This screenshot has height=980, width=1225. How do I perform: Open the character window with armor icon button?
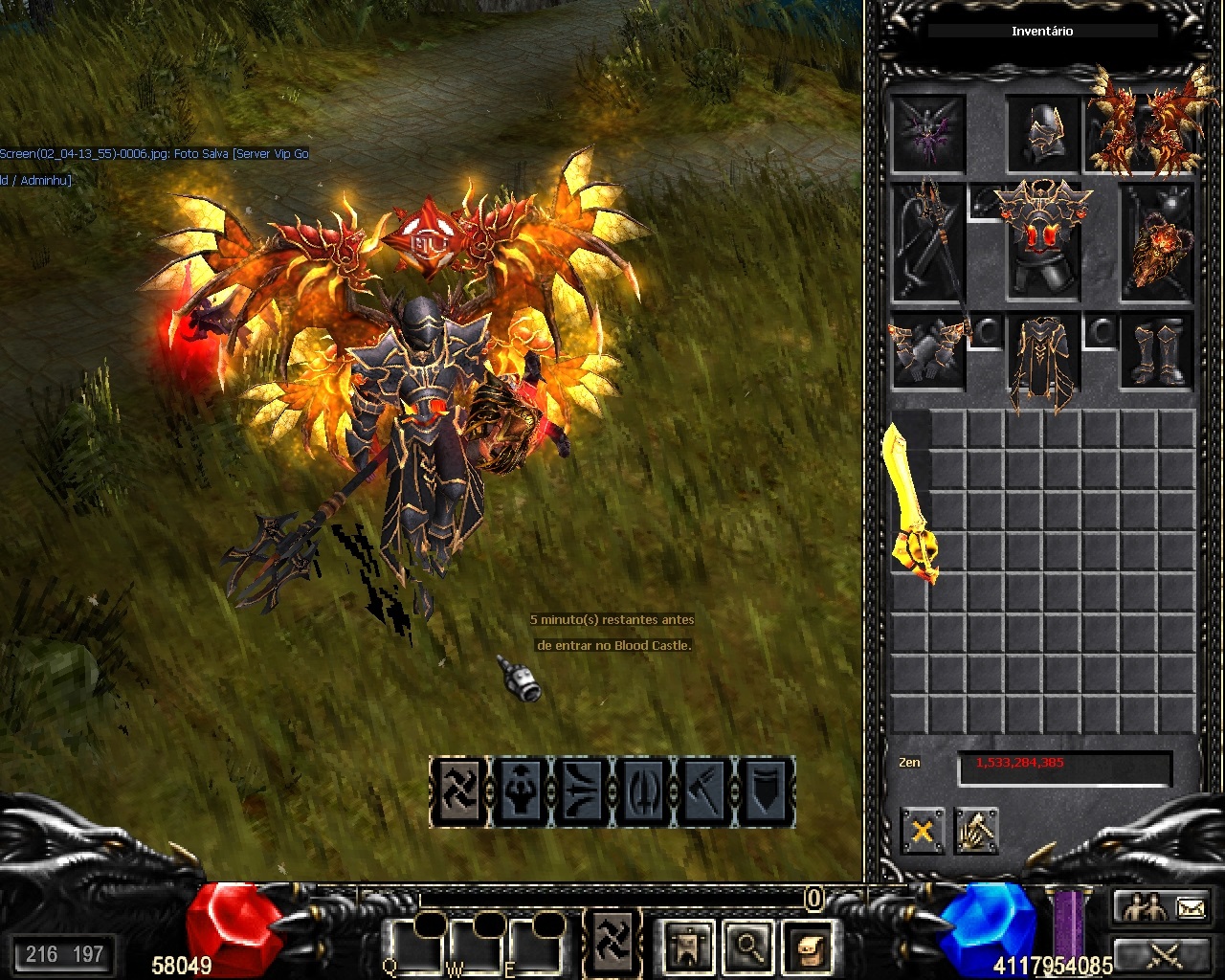[x=688, y=946]
